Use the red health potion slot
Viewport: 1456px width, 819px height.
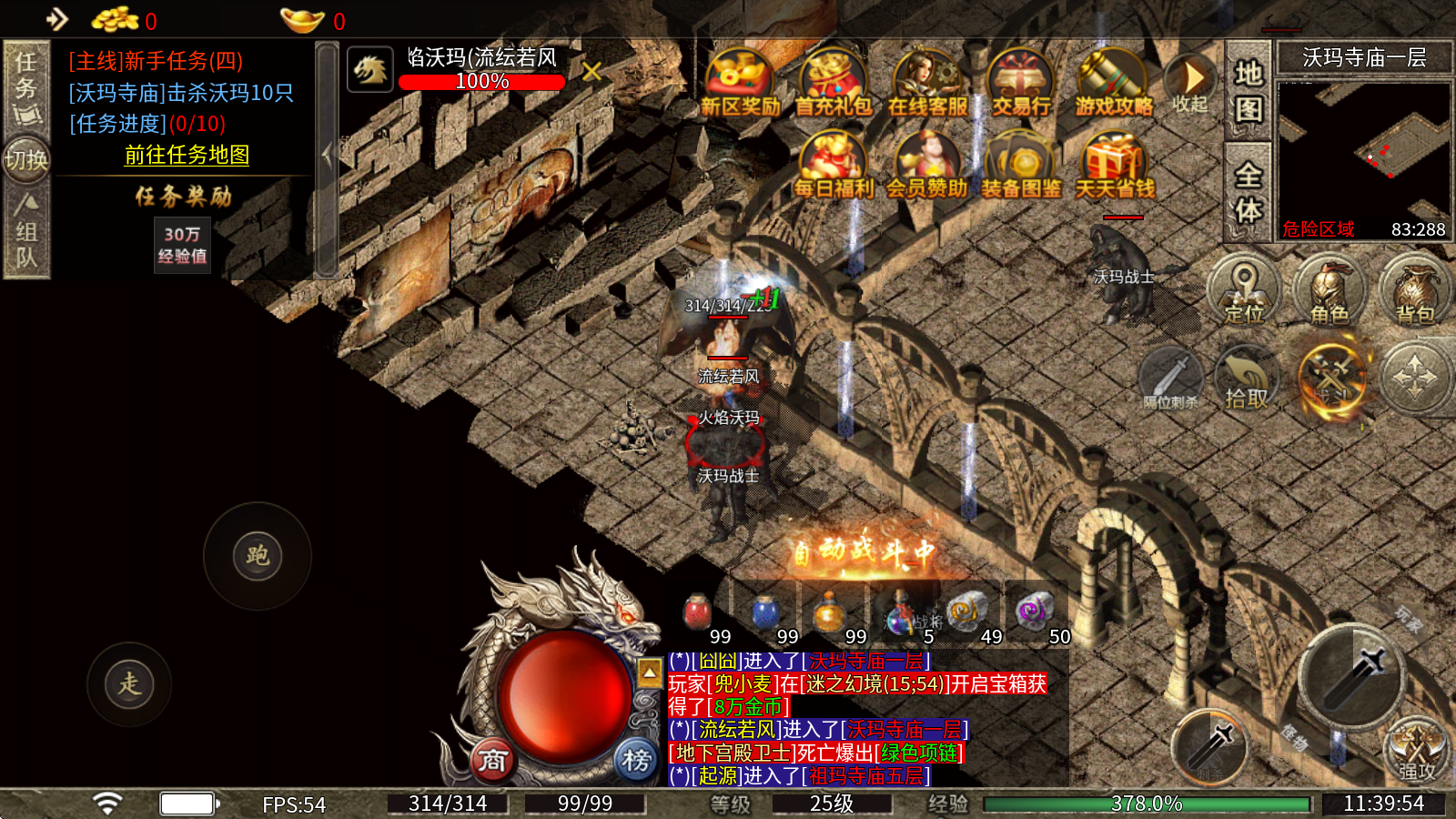[x=698, y=612]
